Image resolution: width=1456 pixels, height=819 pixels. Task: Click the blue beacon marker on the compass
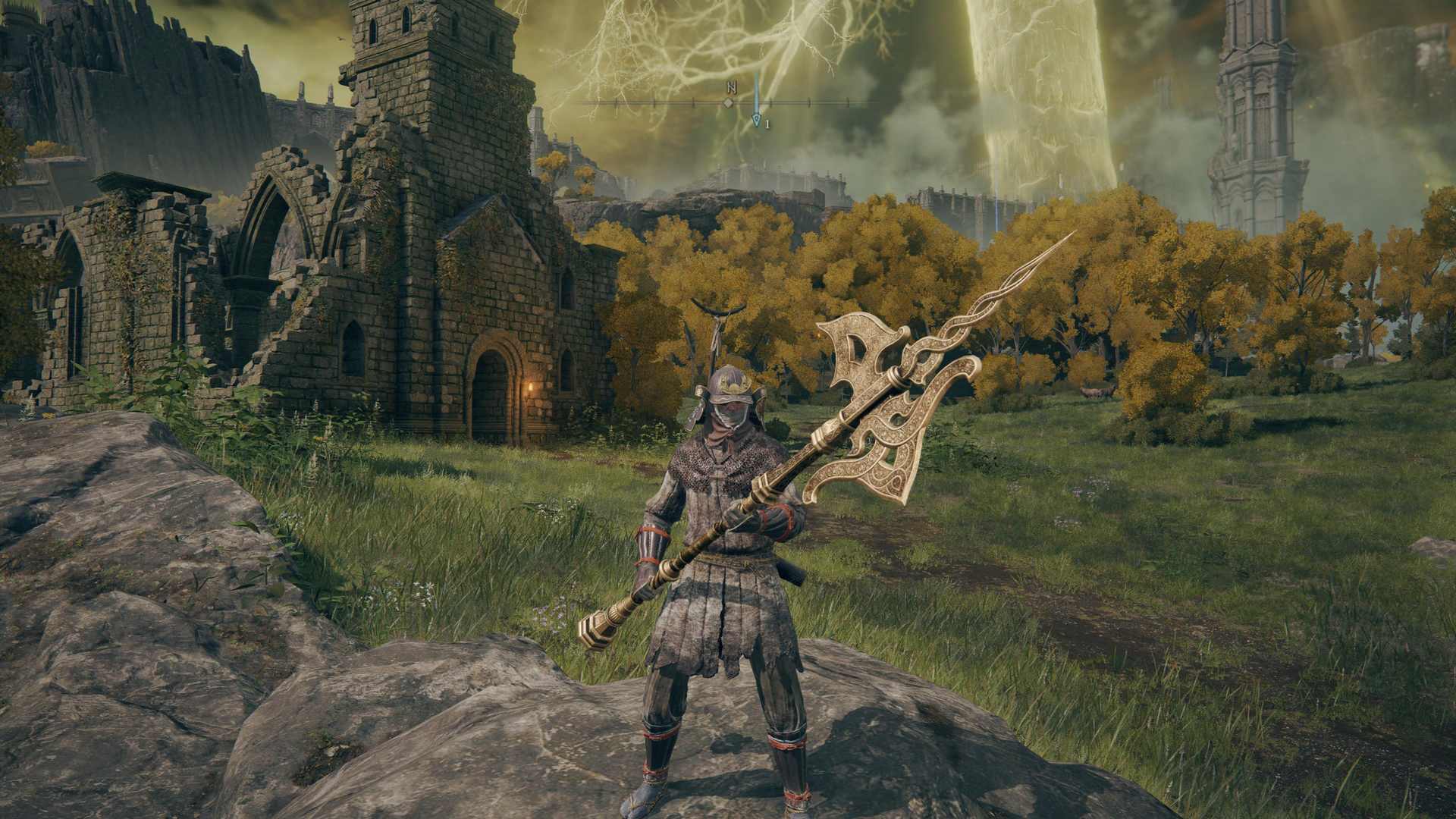click(x=756, y=119)
